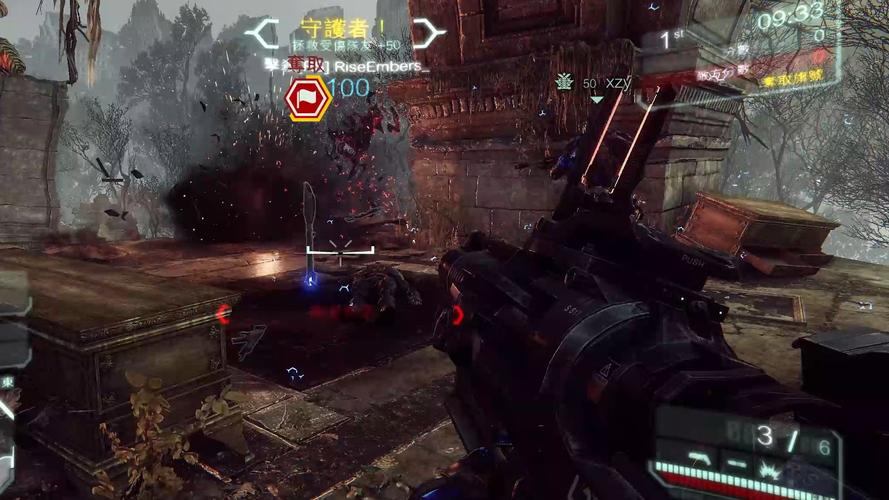The width and height of the screenshot is (889, 500).
Task: Click the XZy teammate name tag
Action: click(617, 83)
